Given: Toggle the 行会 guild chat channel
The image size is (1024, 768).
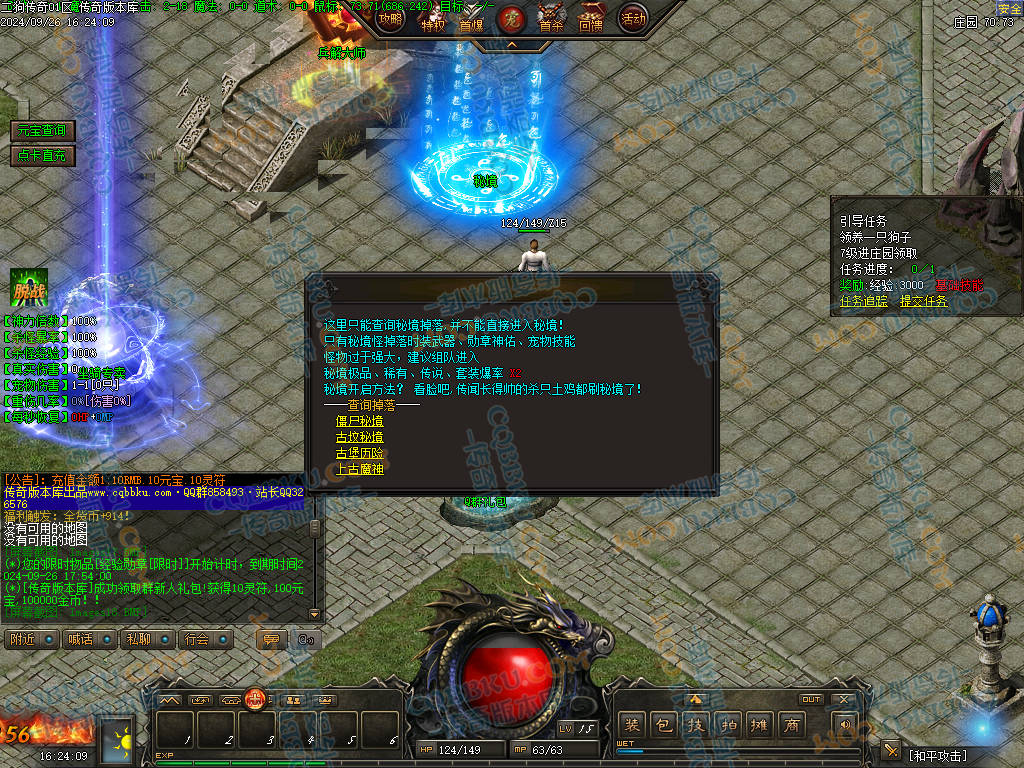Looking at the screenshot, I should (x=207, y=639).
